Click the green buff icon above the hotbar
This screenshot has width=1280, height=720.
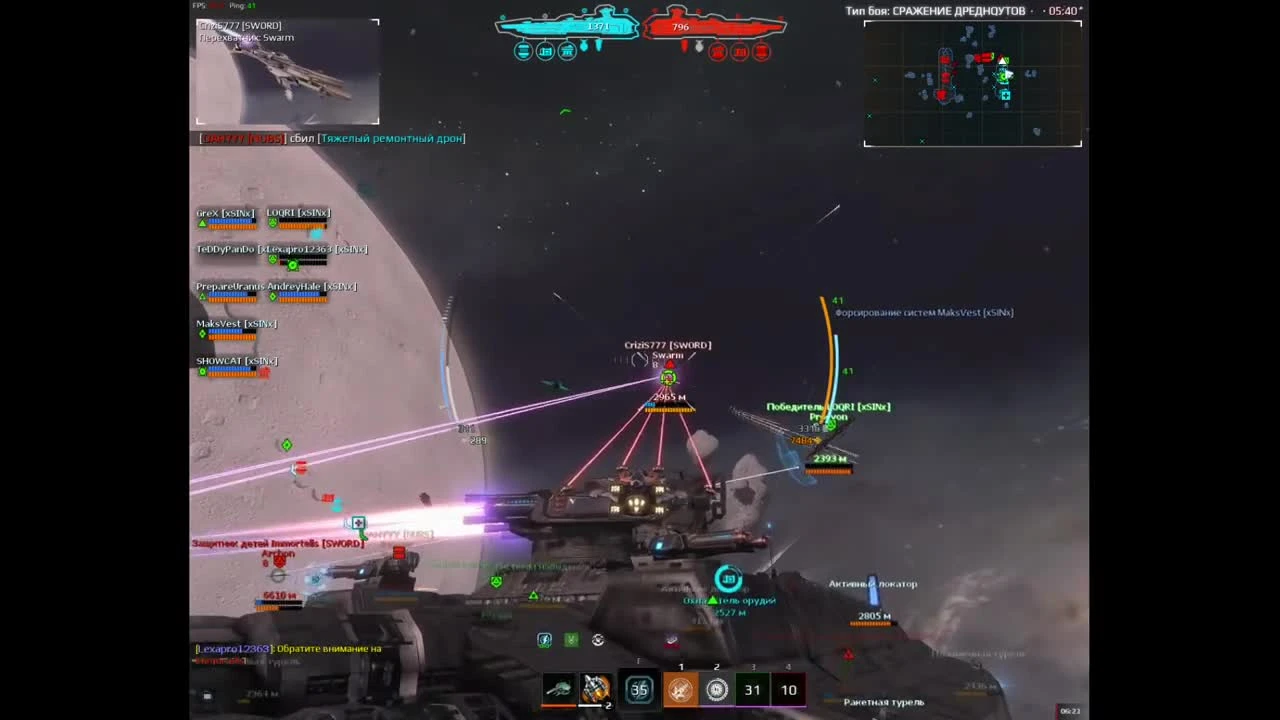click(571, 639)
